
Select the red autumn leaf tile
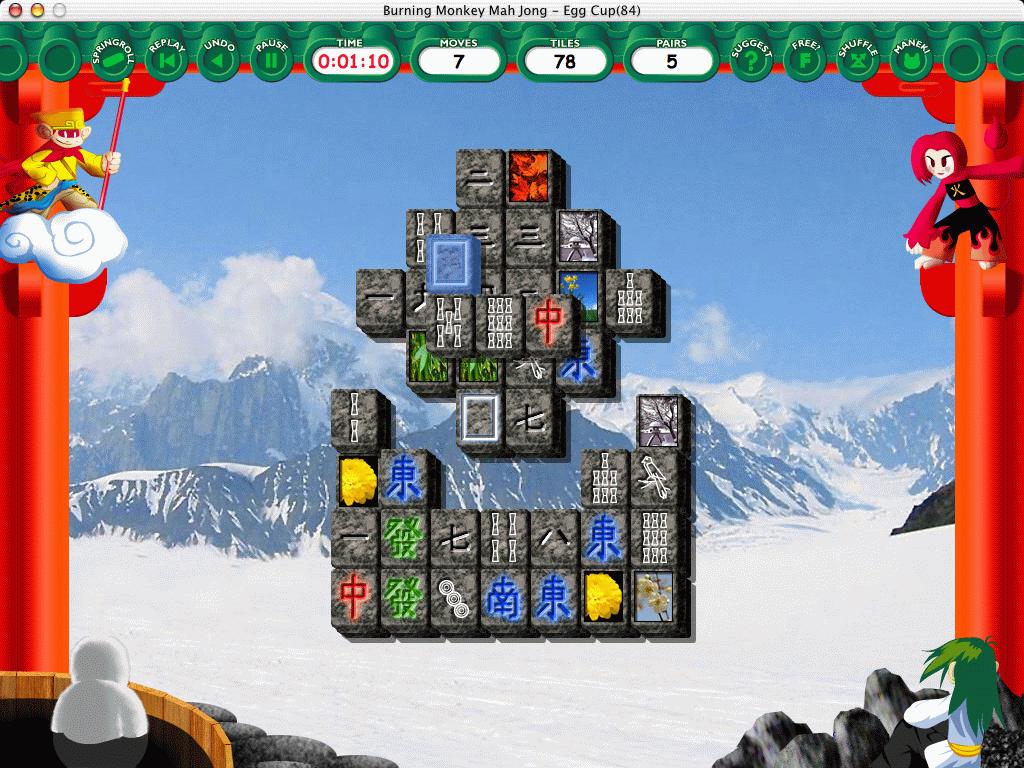(x=527, y=176)
